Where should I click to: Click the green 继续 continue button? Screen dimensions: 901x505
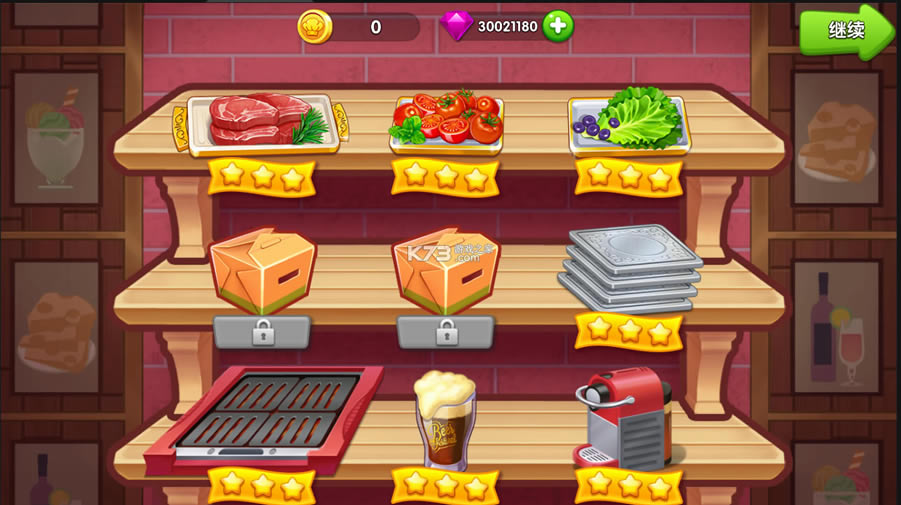click(x=845, y=30)
